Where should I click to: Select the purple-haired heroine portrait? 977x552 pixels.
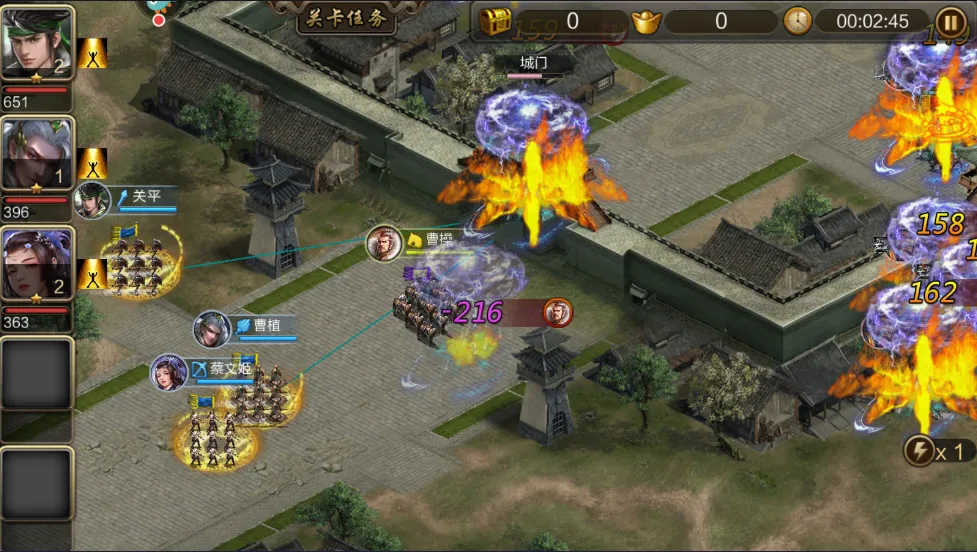[x=37, y=265]
